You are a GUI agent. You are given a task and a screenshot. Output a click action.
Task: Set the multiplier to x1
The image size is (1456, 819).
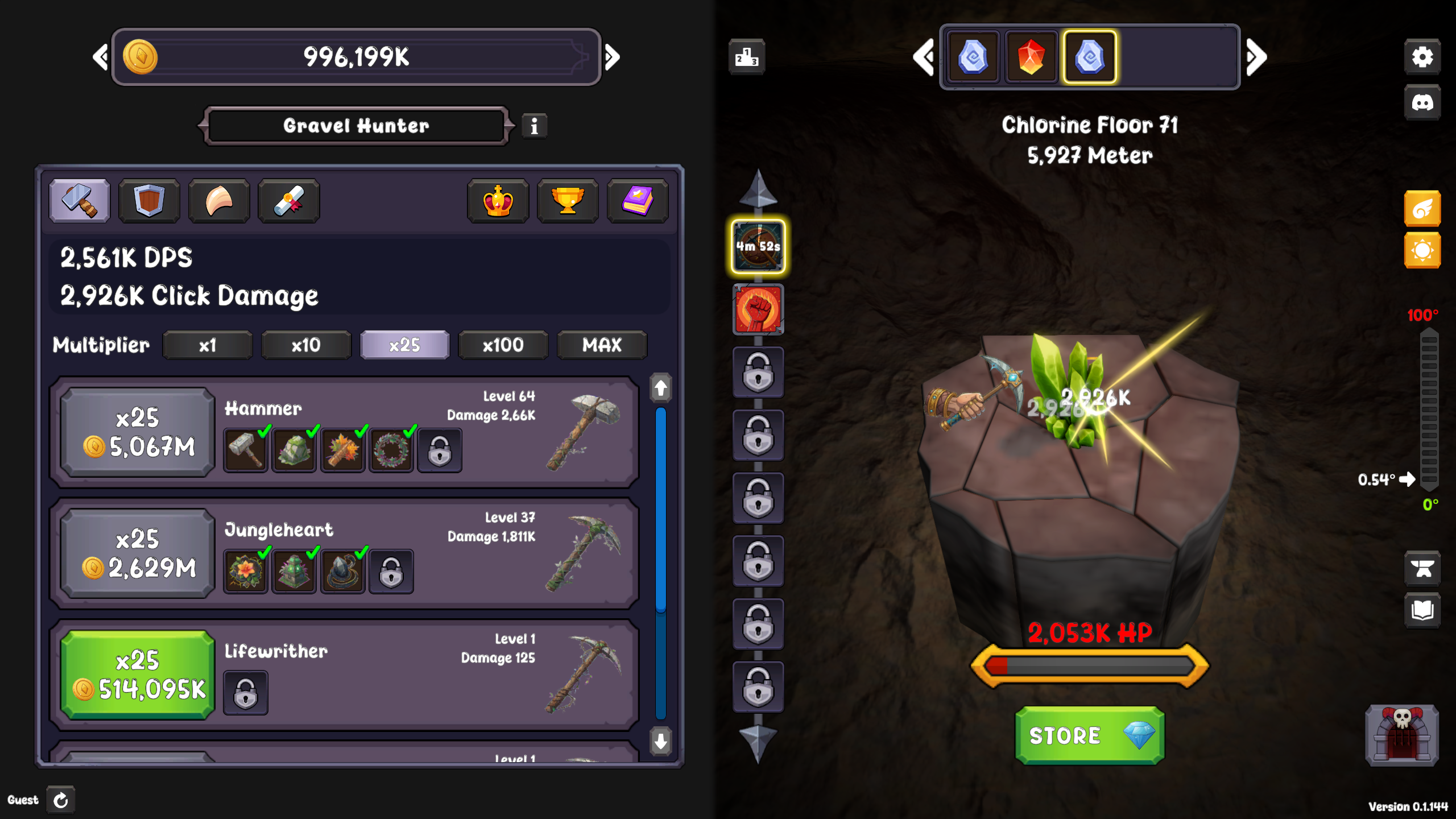[x=208, y=345]
